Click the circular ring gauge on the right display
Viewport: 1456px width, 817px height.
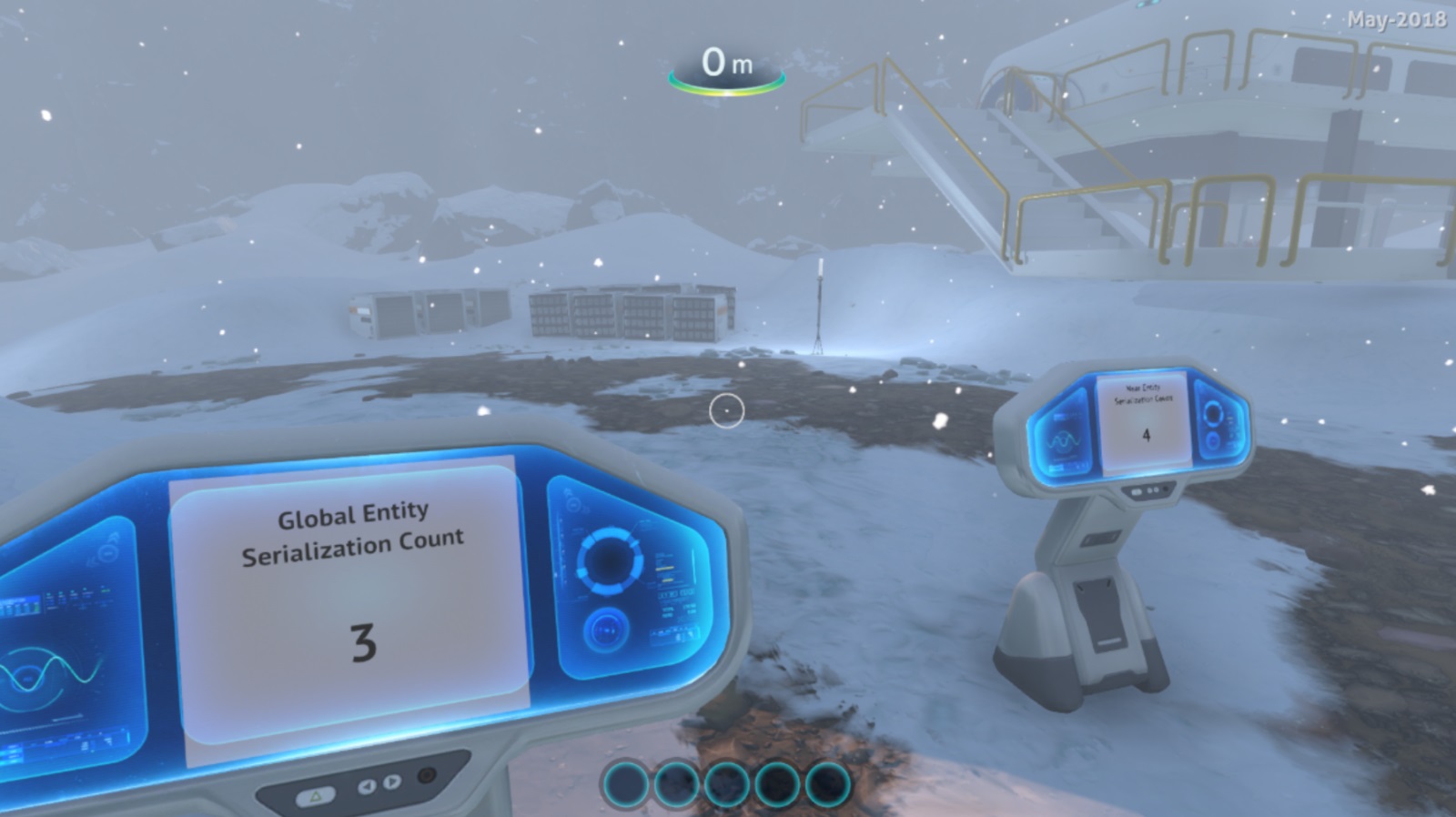(x=607, y=560)
